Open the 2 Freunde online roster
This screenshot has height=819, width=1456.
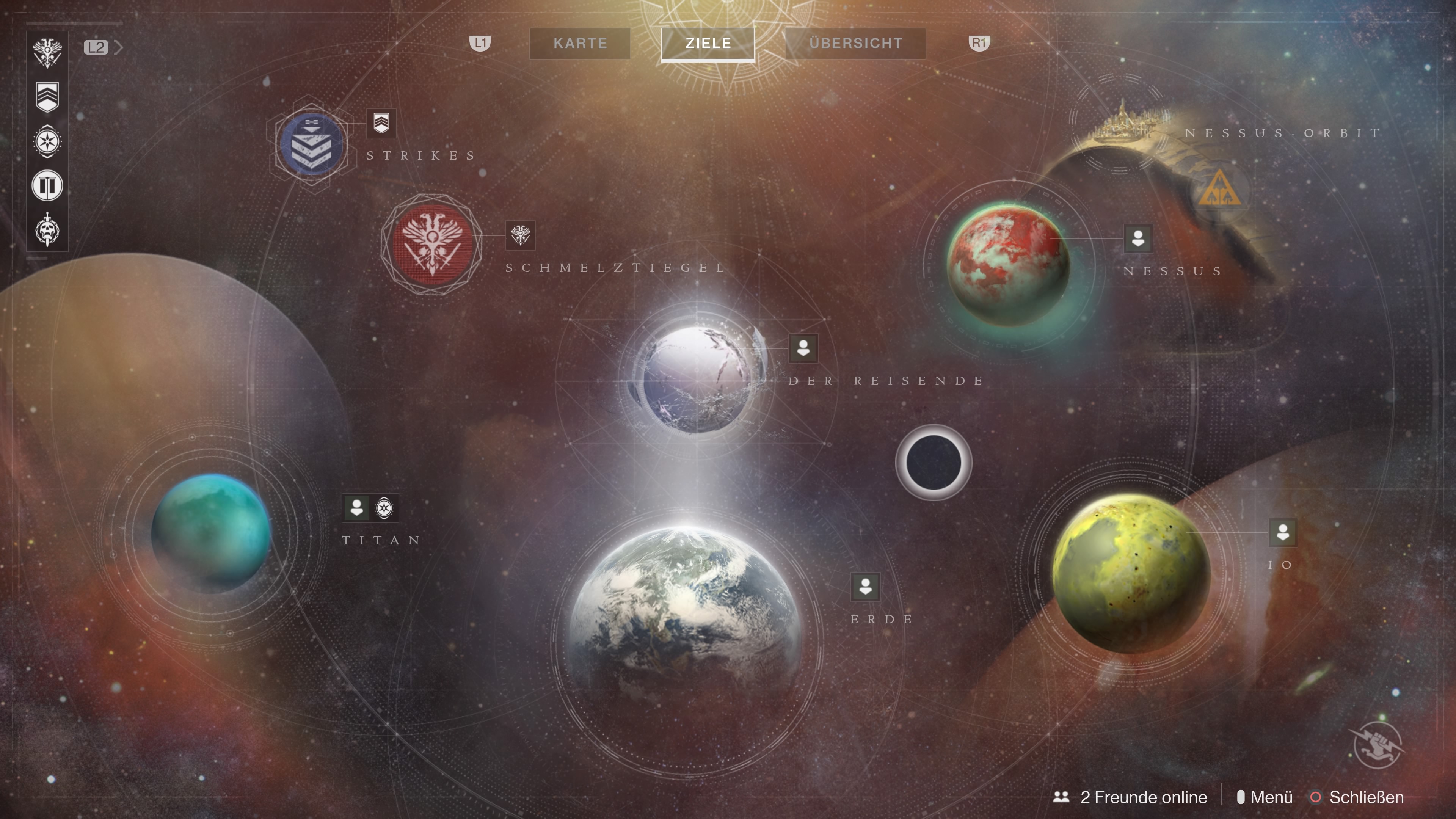(1130, 797)
